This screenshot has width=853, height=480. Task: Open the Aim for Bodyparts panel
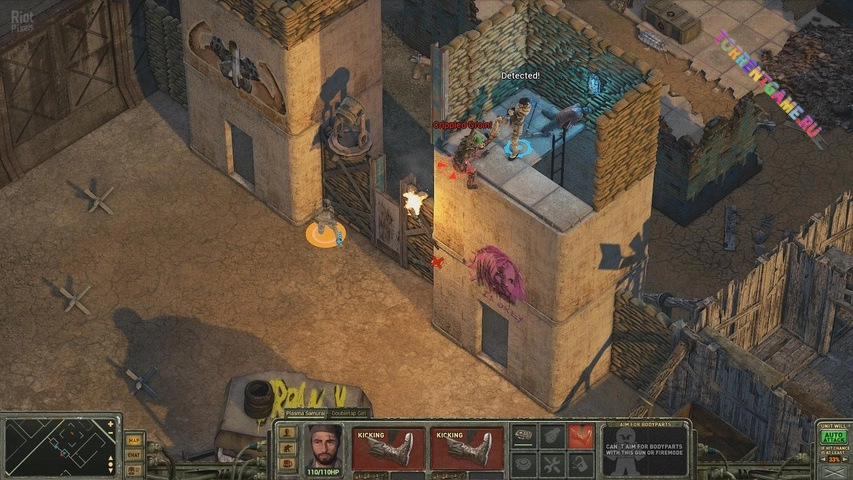tap(644, 448)
